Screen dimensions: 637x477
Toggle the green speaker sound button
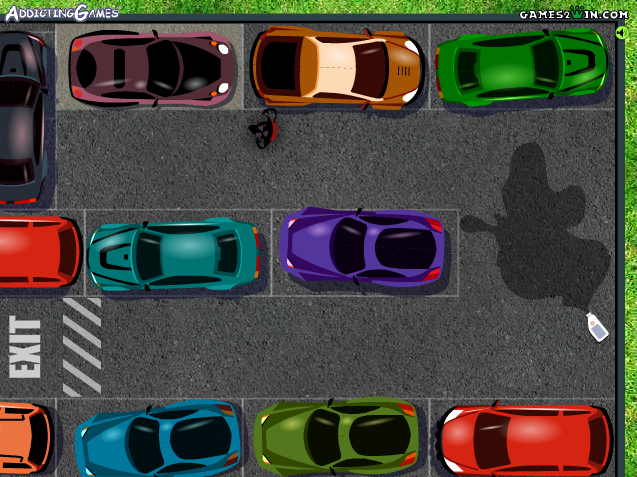(622, 33)
